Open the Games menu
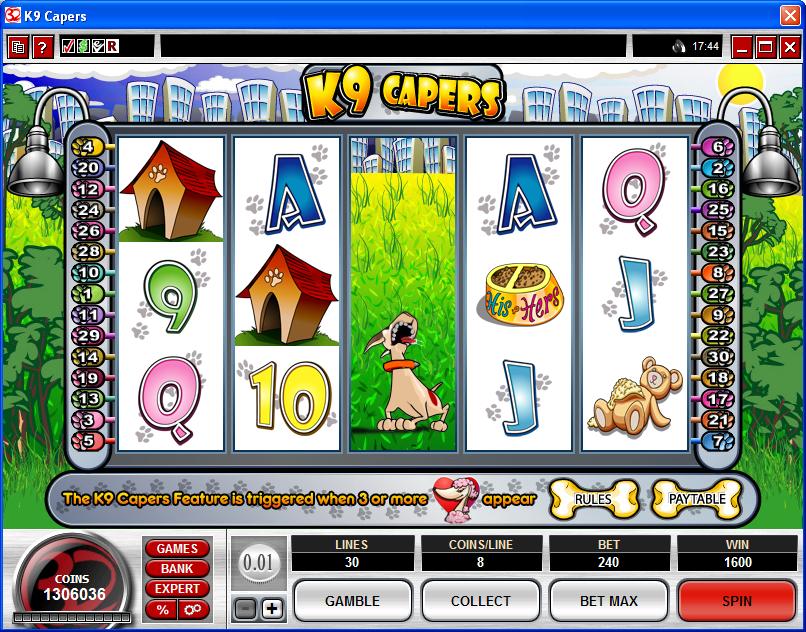The width and height of the screenshot is (806, 632). [x=177, y=548]
